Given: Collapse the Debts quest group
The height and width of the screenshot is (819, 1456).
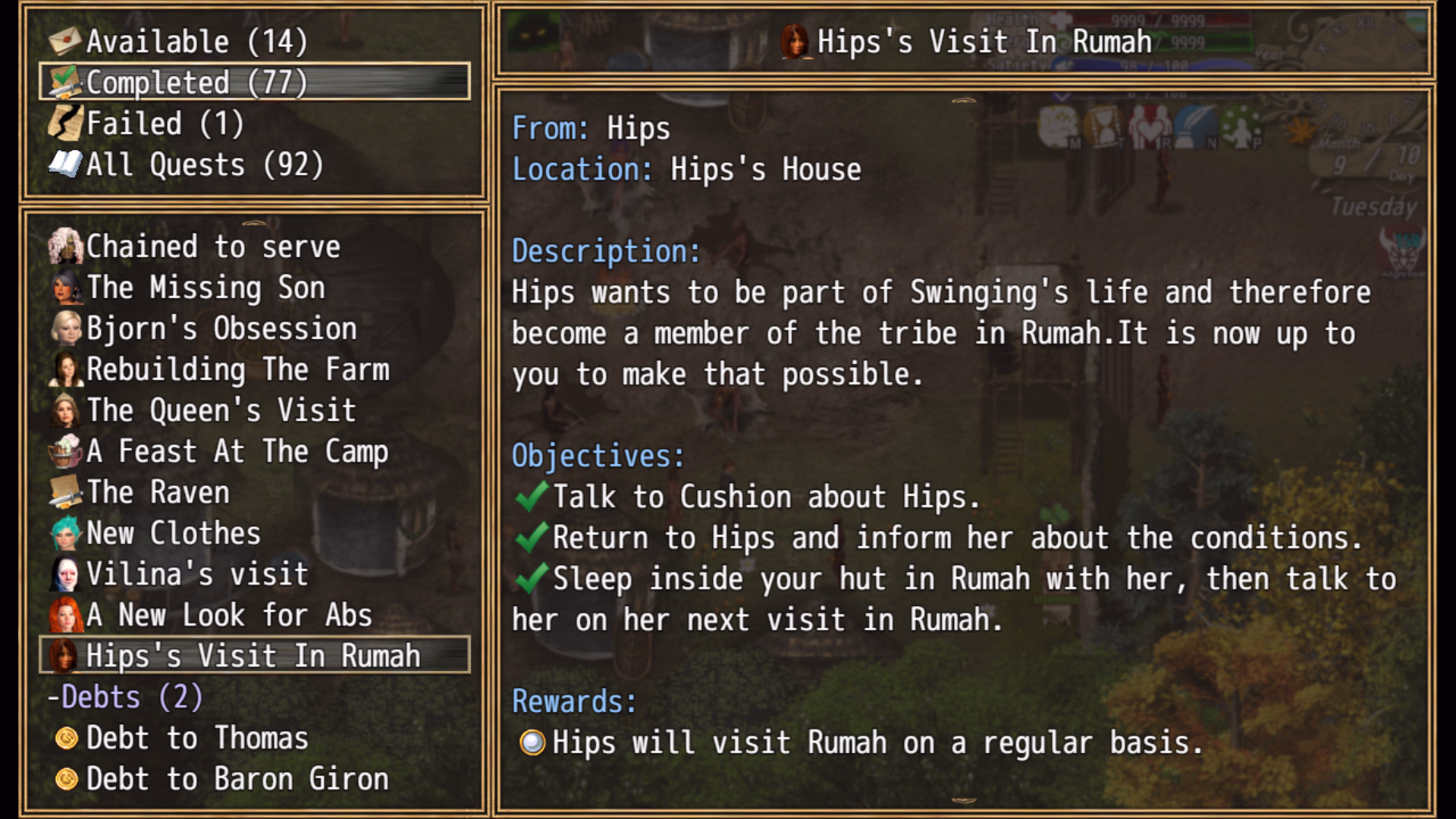Looking at the screenshot, I should (x=125, y=697).
